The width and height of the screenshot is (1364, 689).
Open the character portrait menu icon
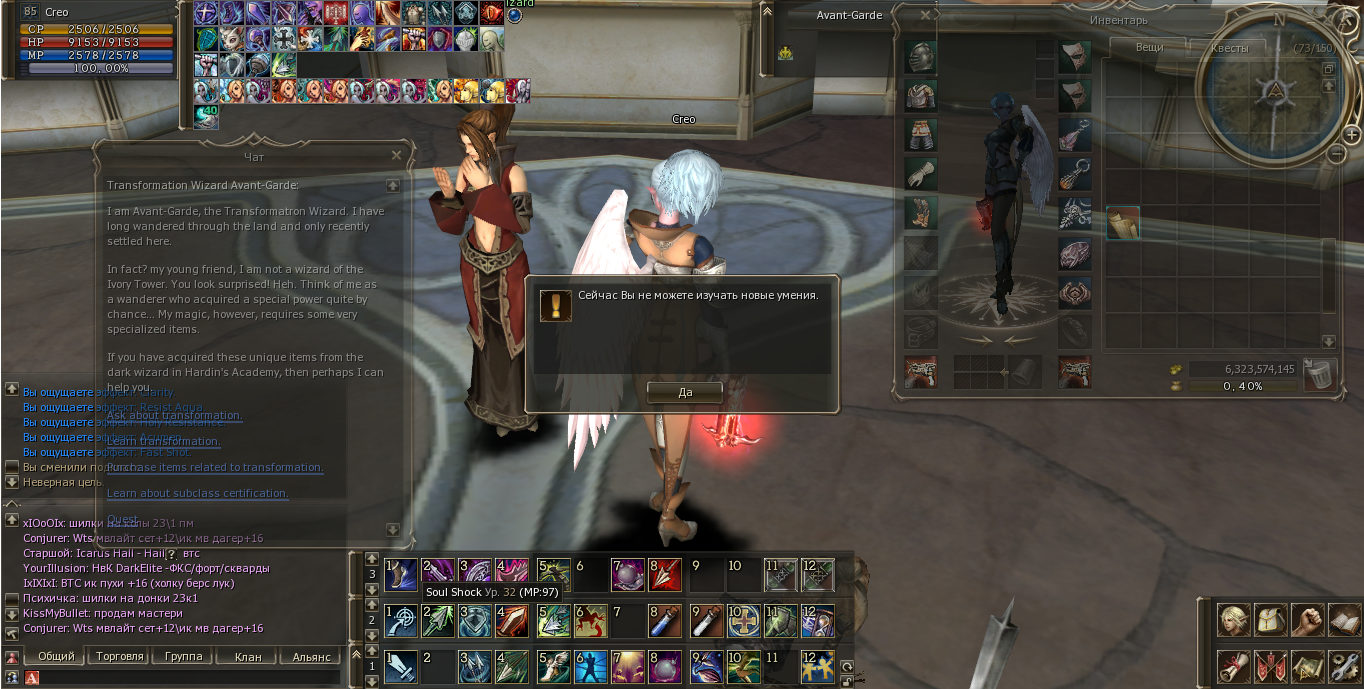1233,620
